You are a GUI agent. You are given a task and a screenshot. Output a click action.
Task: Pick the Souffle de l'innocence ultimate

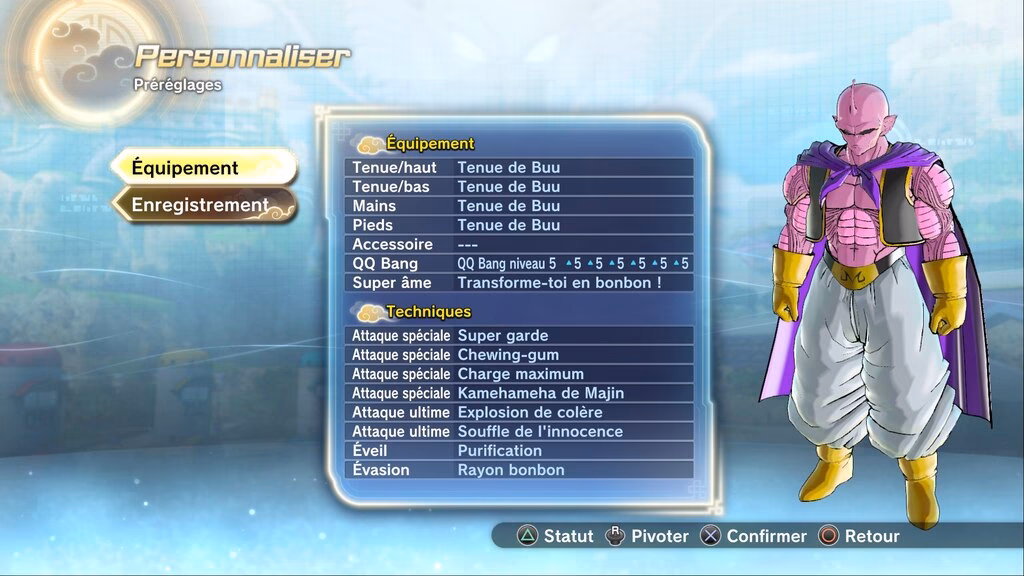519,432
